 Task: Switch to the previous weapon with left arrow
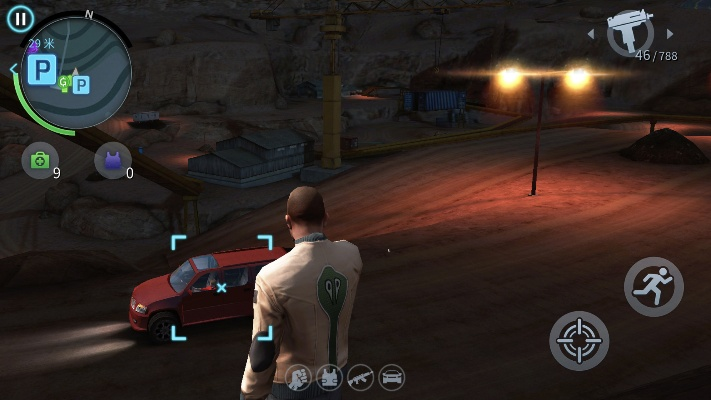591,34
